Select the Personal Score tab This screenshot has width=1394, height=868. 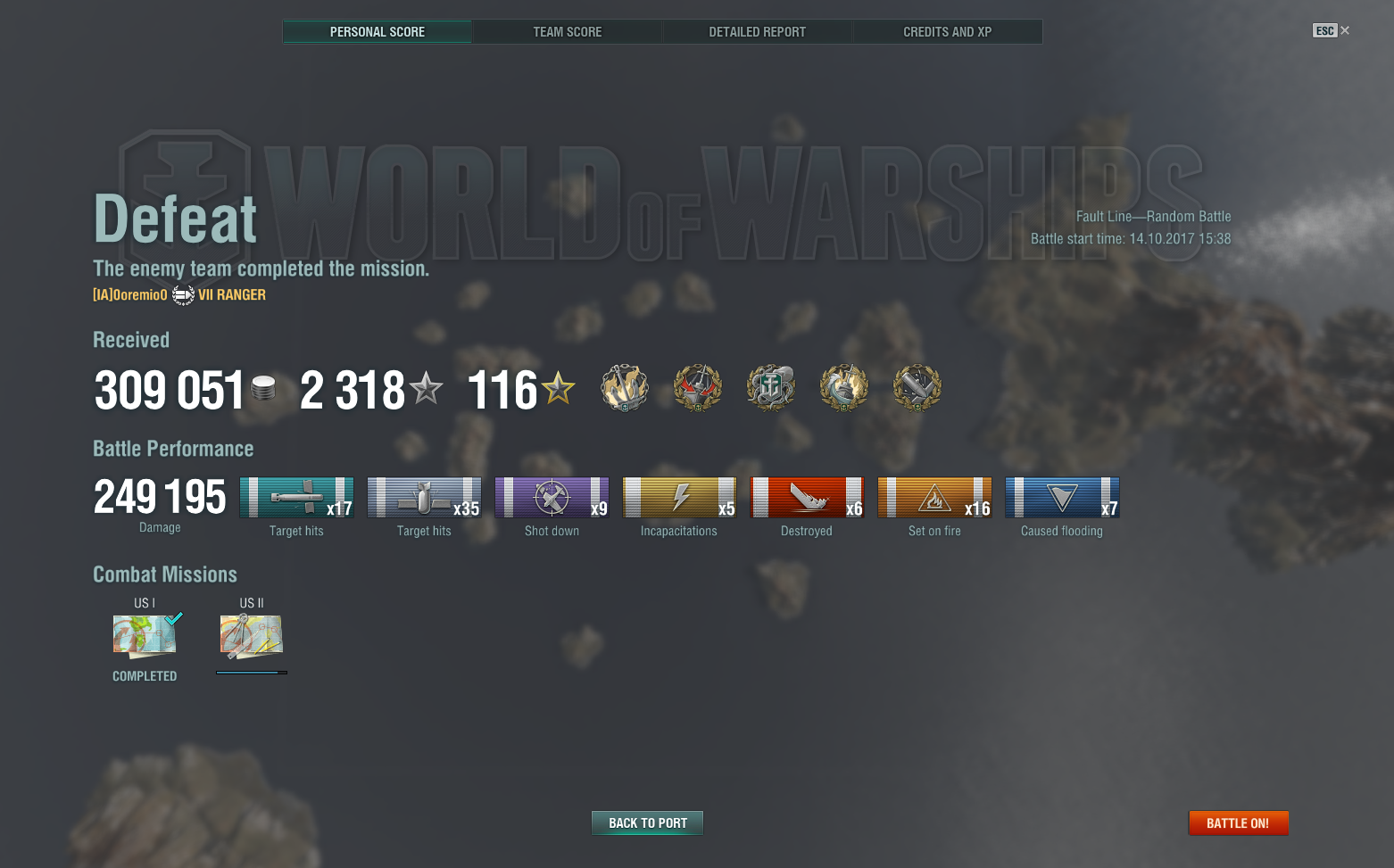pyautogui.click(x=377, y=32)
